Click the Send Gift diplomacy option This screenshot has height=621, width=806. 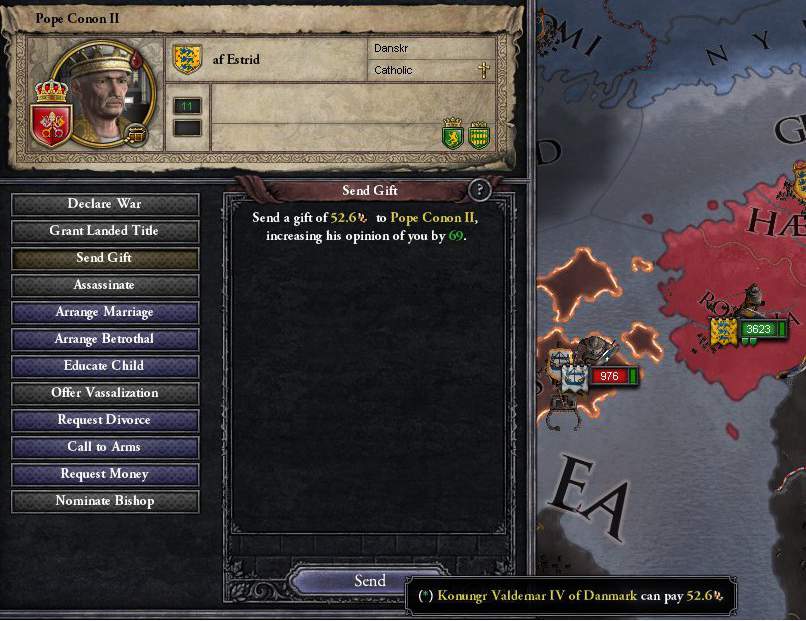(105, 258)
